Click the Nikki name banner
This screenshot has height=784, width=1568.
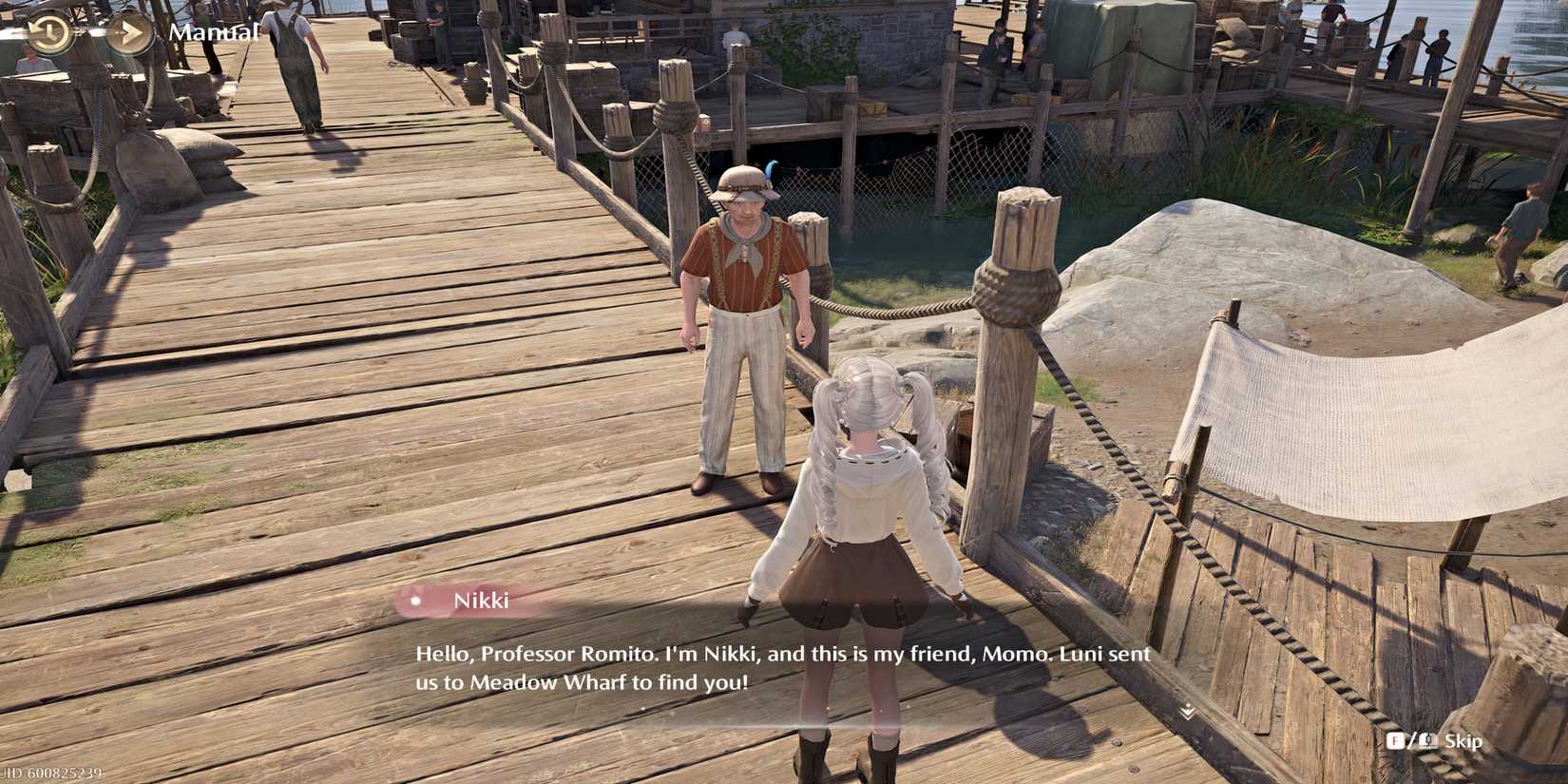tap(478, 600)
